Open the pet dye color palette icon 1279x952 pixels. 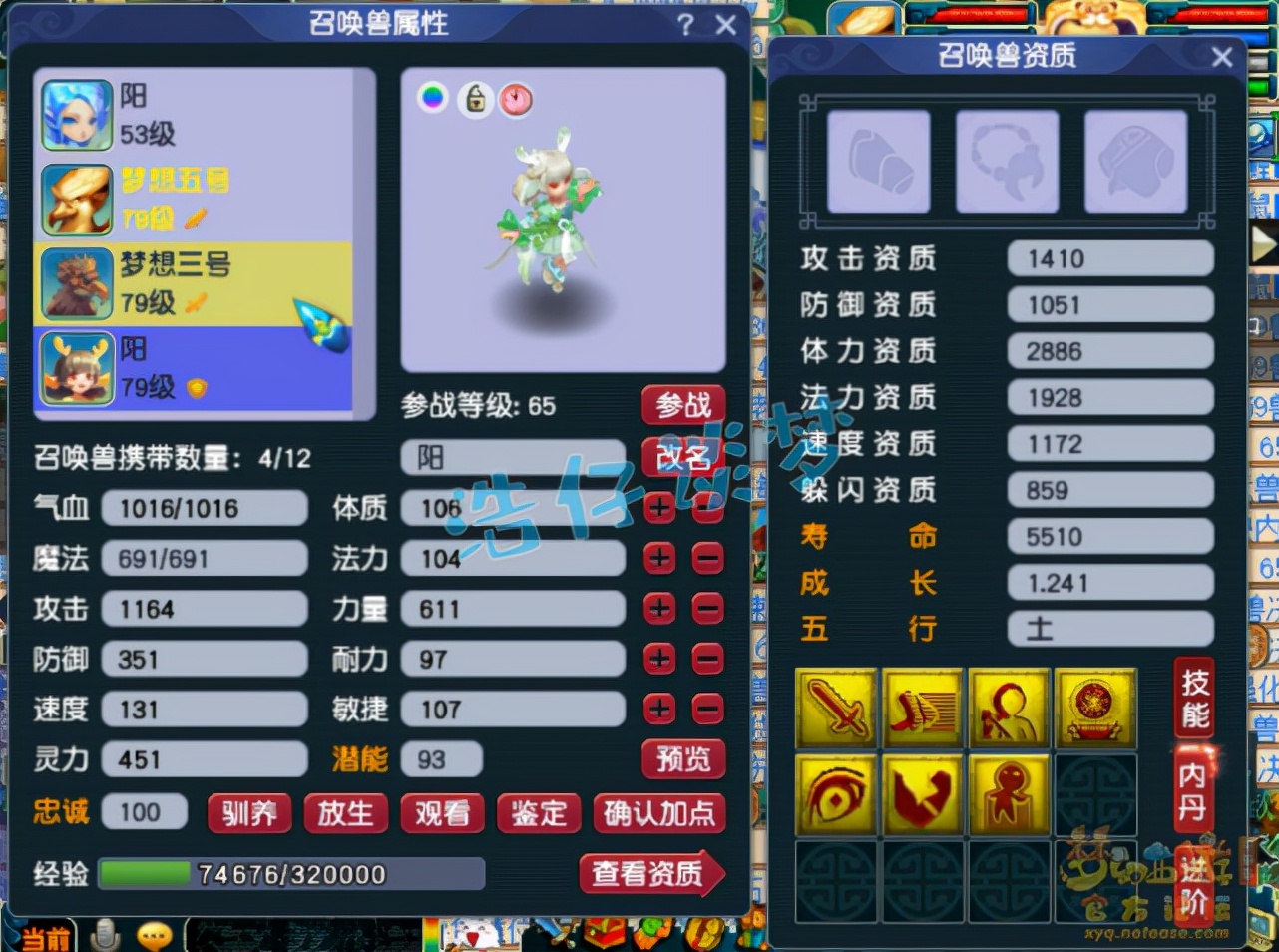[x=432, y=100]
